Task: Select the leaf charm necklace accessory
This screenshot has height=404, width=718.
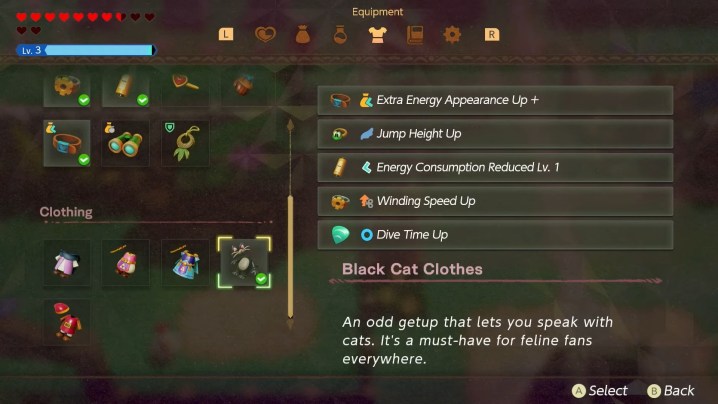Action: click(x=185, y=144)
